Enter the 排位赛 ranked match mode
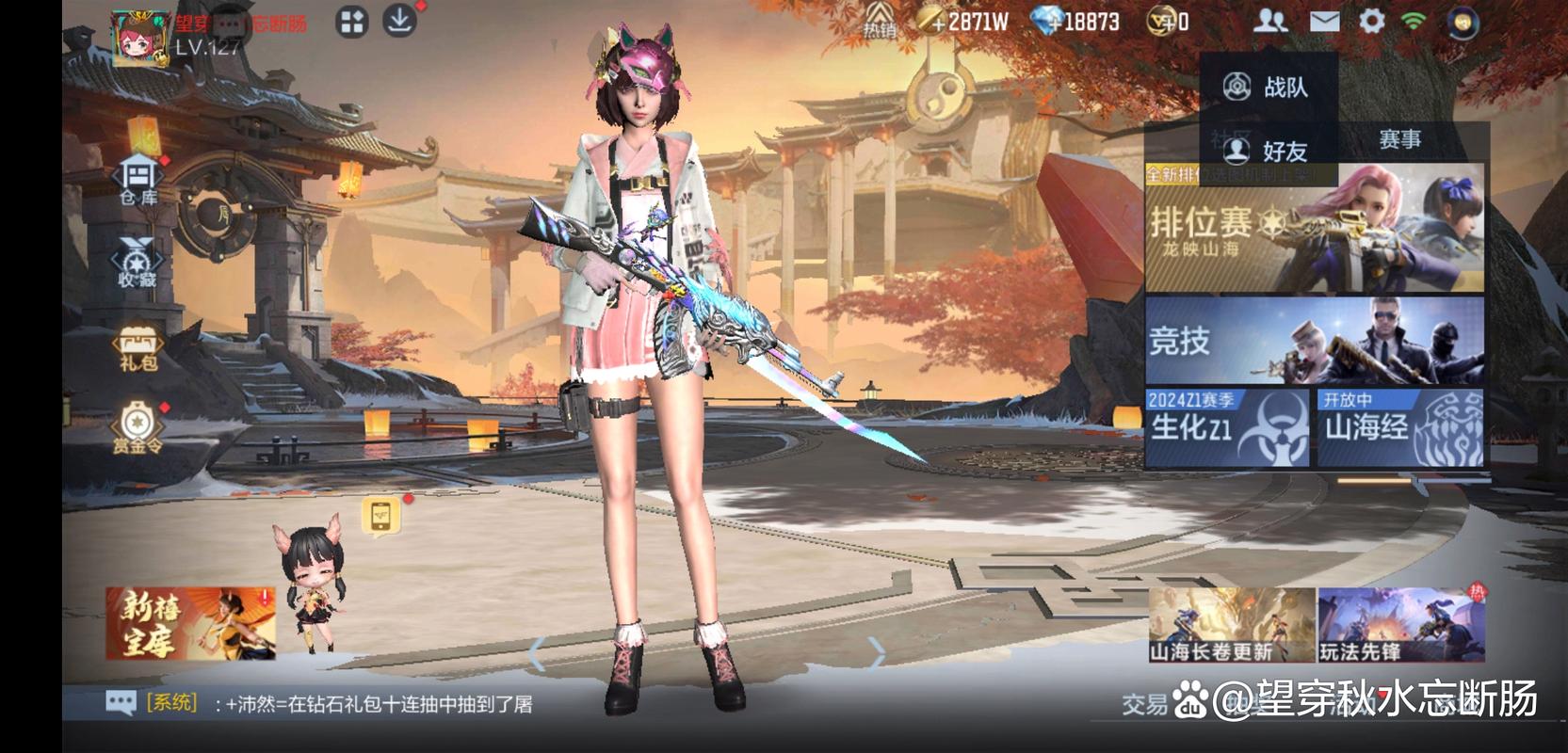The image size is (1568, 753). 1315,230
